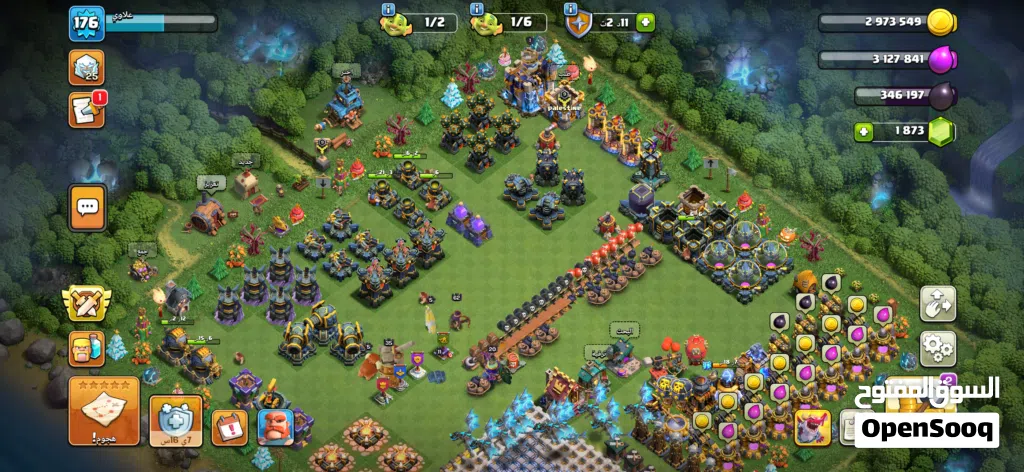Open the events calendar icon
Viewport: 1024px width, 472px height.
(229, 425)
